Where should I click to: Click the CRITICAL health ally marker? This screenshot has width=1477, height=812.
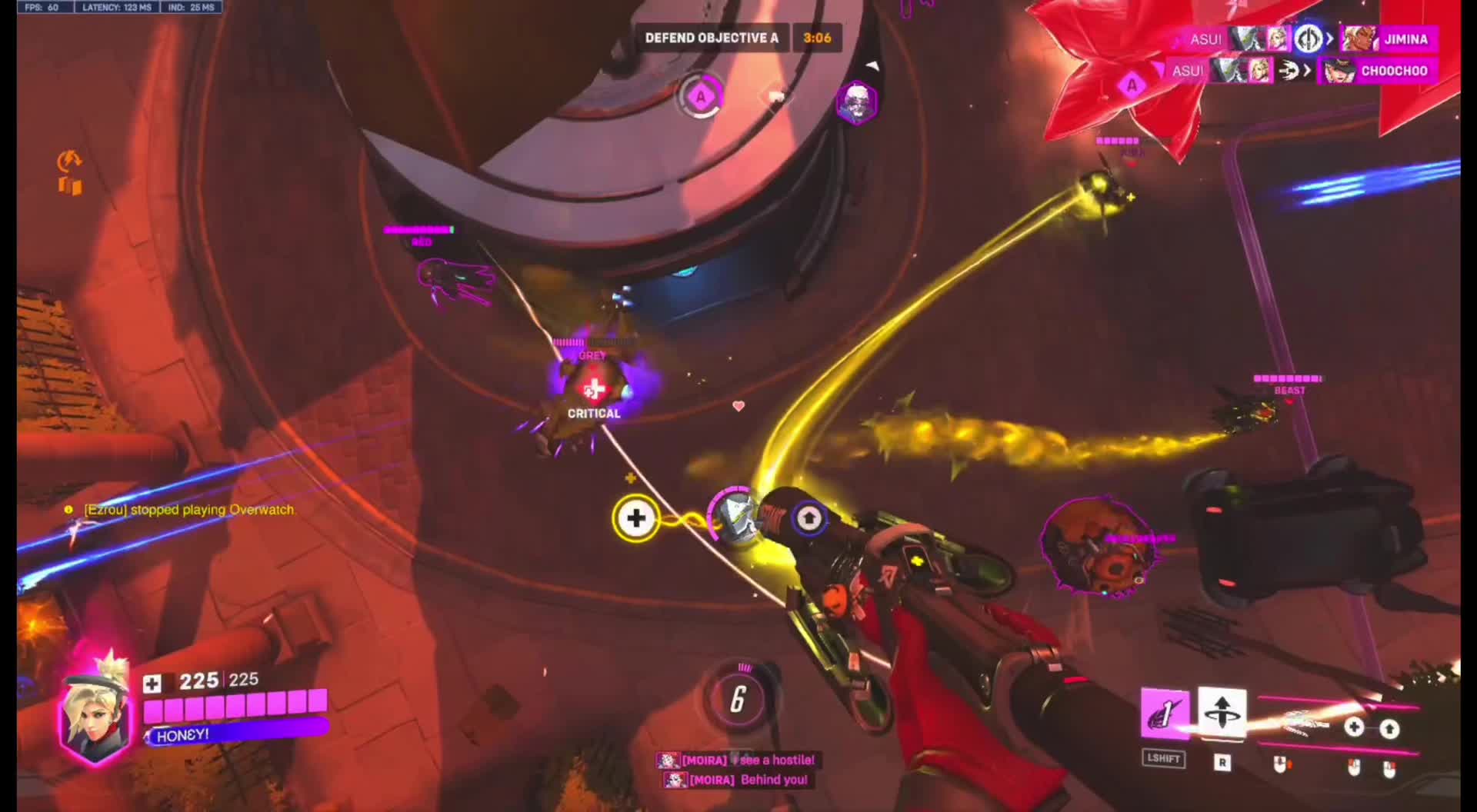593,392
